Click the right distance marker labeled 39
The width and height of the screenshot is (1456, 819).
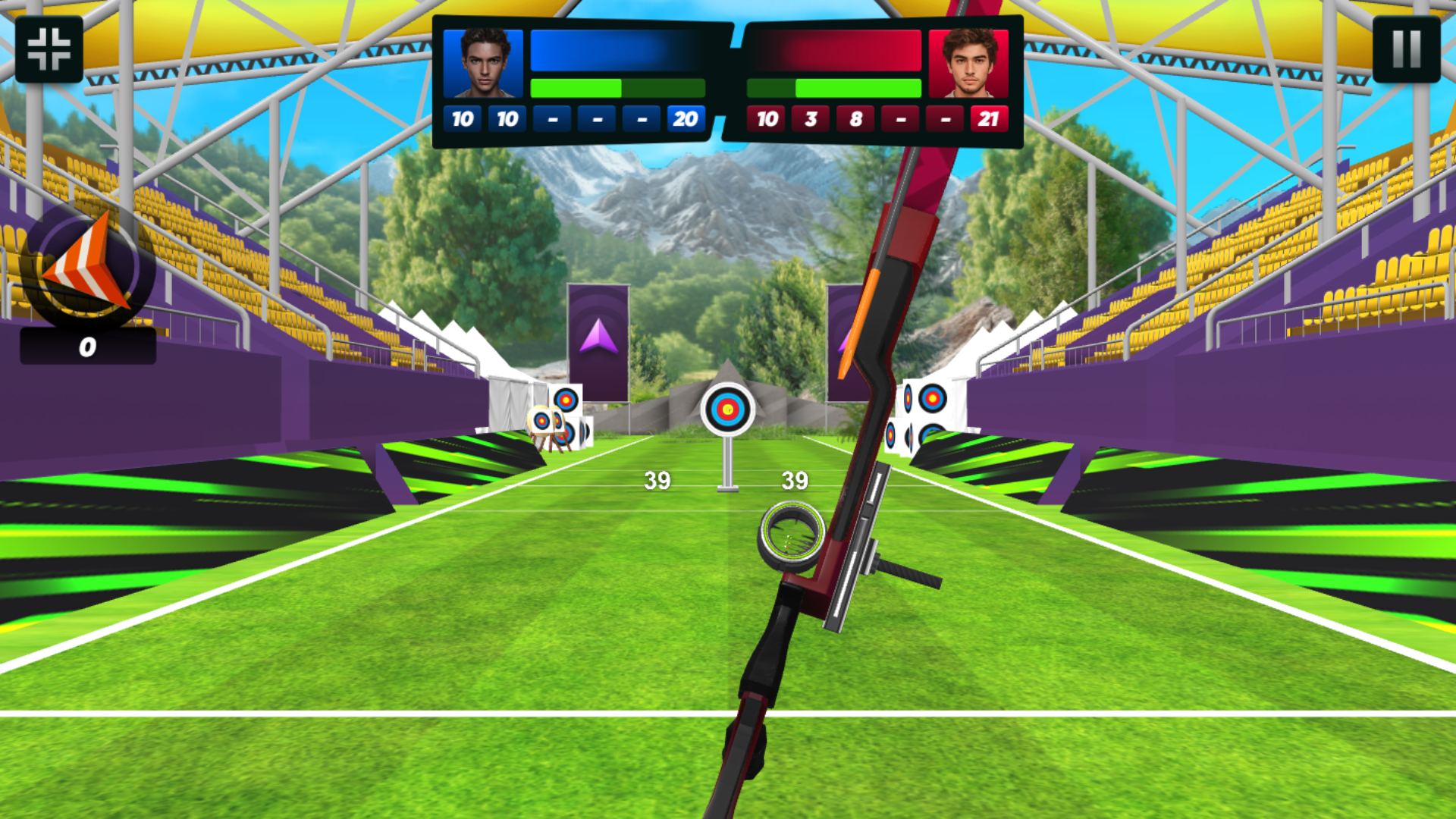[794, 479]
